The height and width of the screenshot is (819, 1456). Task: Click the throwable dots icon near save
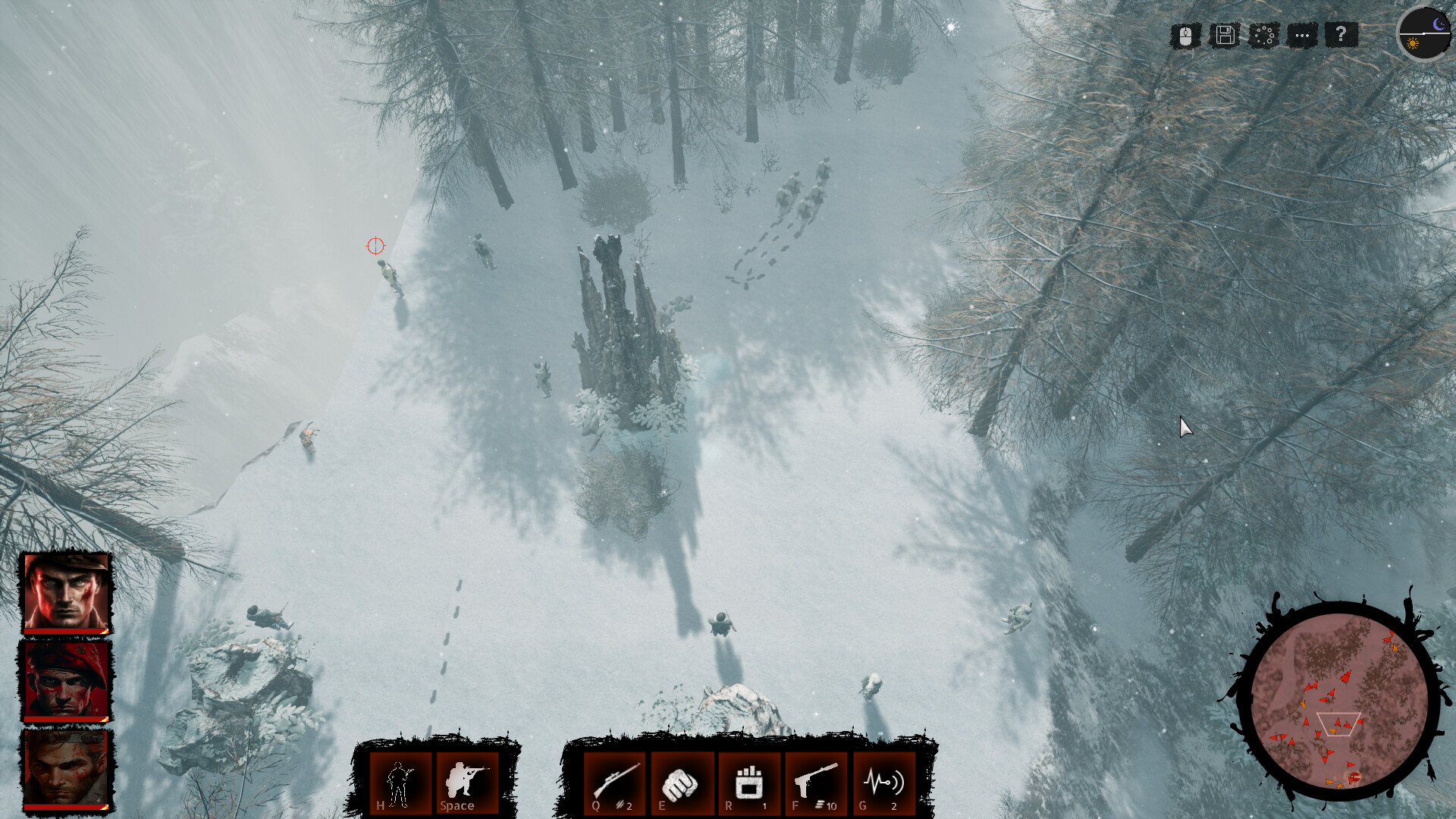tap(1263, 35)
